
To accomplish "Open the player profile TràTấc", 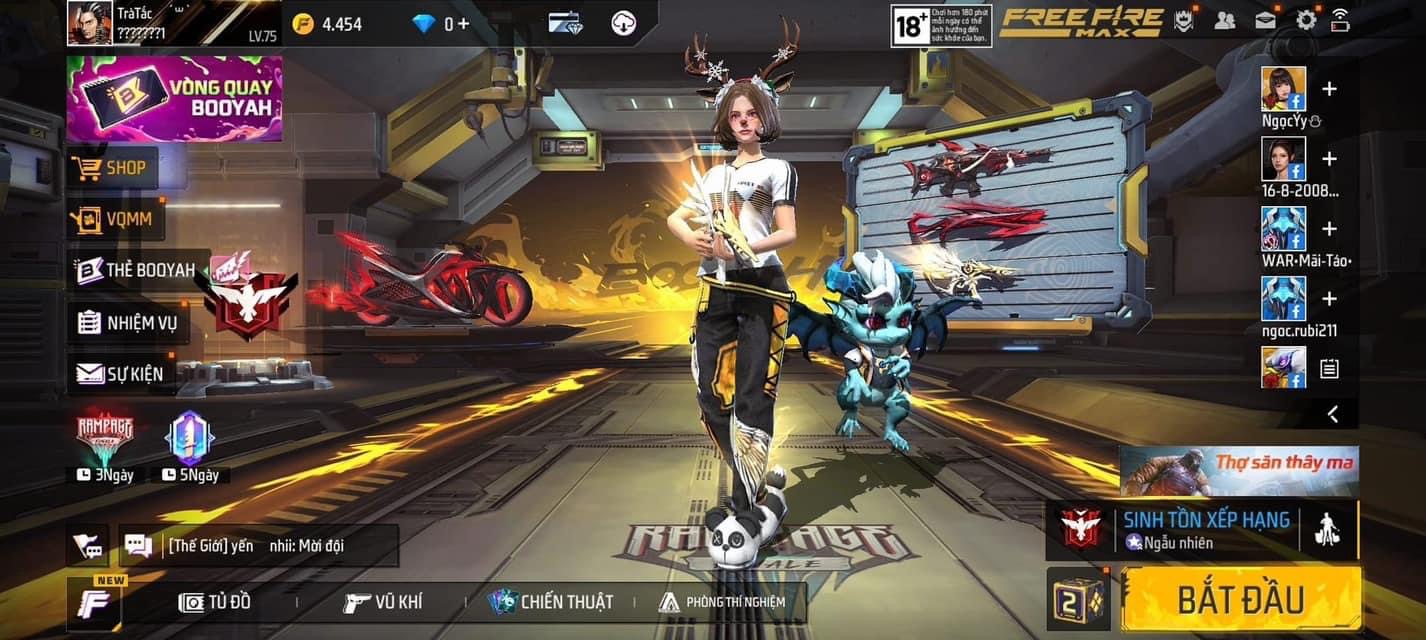I will pos(90,23).
